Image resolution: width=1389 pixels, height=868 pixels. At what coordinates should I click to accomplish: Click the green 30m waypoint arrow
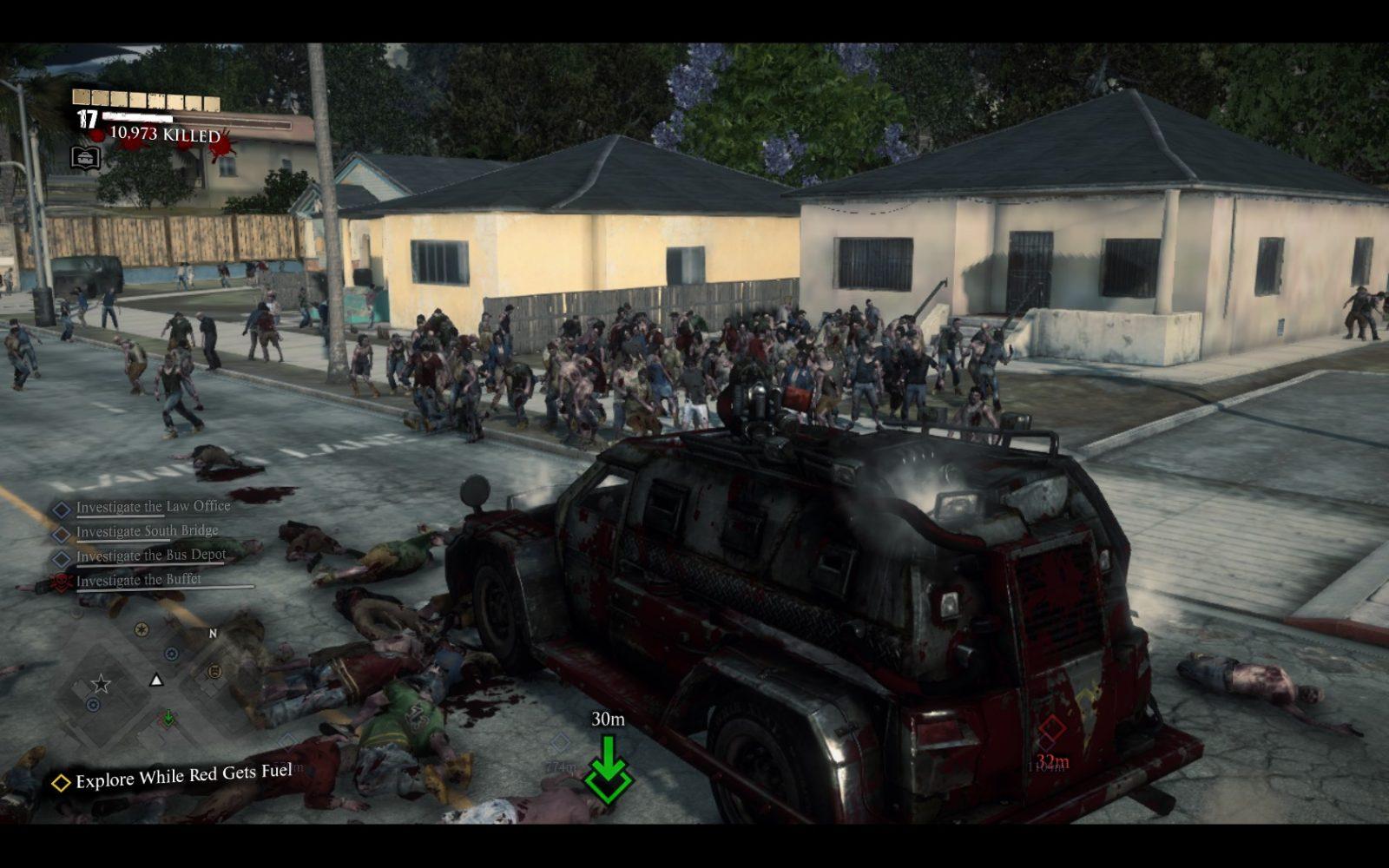click(x=608, y=768)
